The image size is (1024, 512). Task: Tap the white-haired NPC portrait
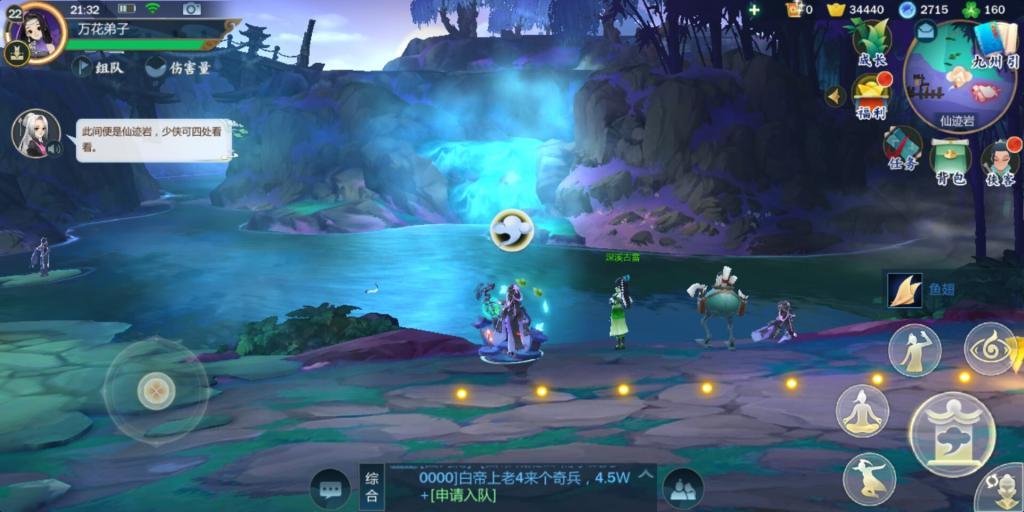tap(36, 134)
